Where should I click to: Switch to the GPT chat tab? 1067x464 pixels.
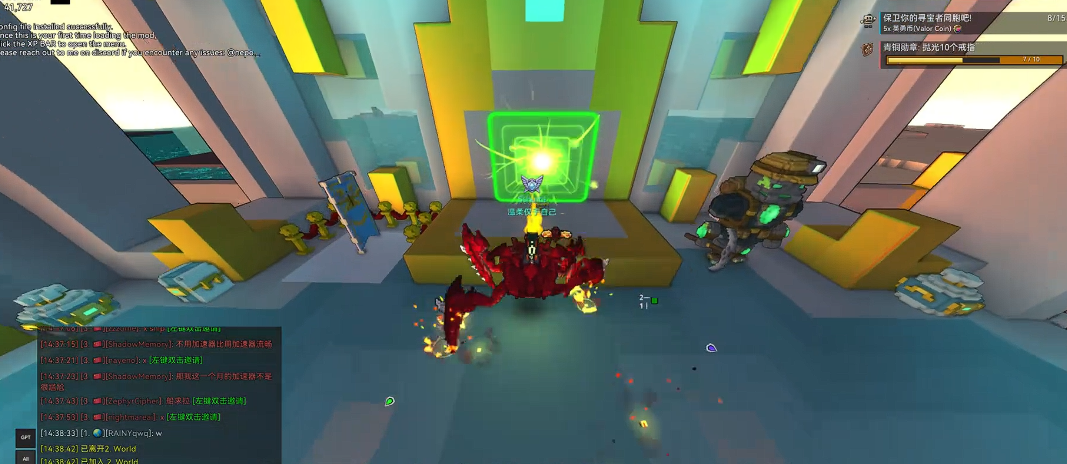point(25,437)
